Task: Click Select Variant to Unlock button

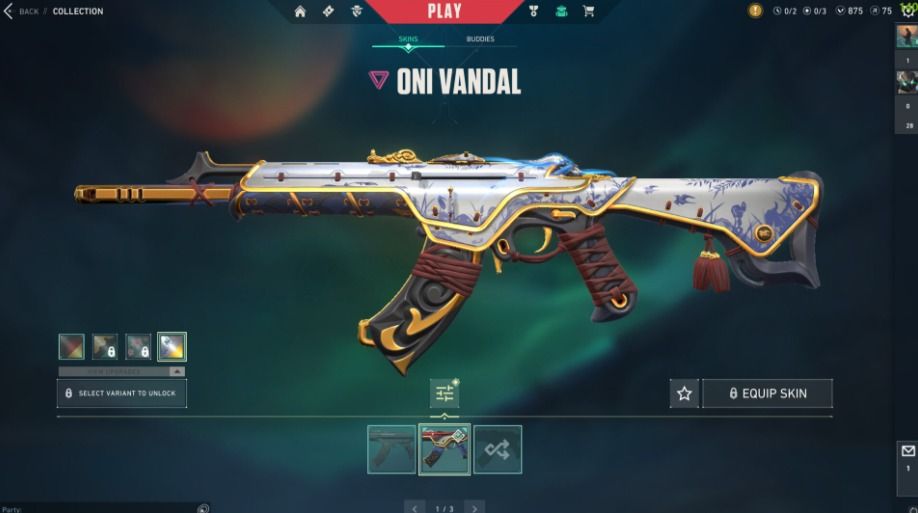Action: tap(122, 394)
